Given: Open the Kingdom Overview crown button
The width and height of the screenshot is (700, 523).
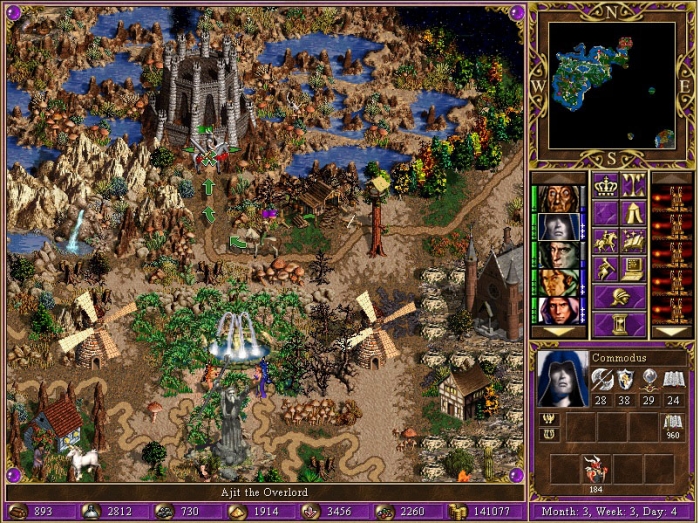Looking at the screenshot, I should [x=605, y=185].
